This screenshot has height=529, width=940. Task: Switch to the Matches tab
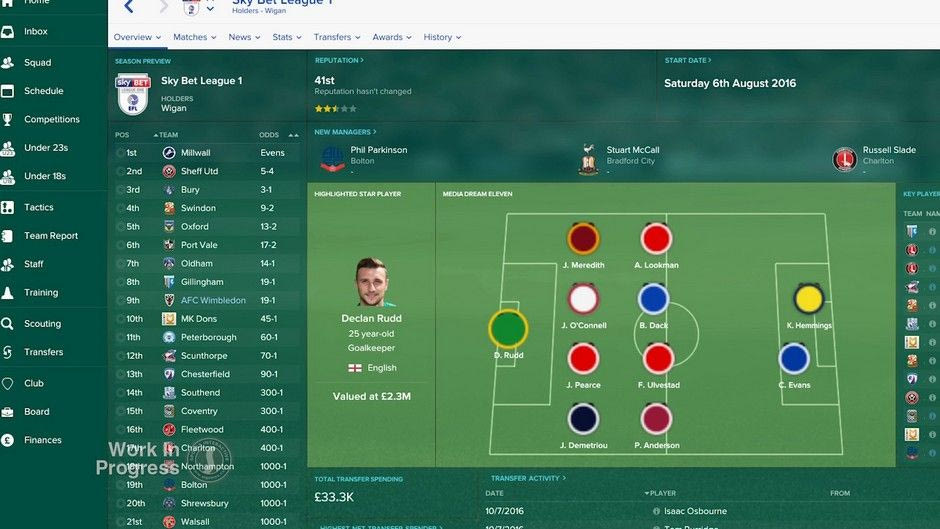tap(194, 37)
